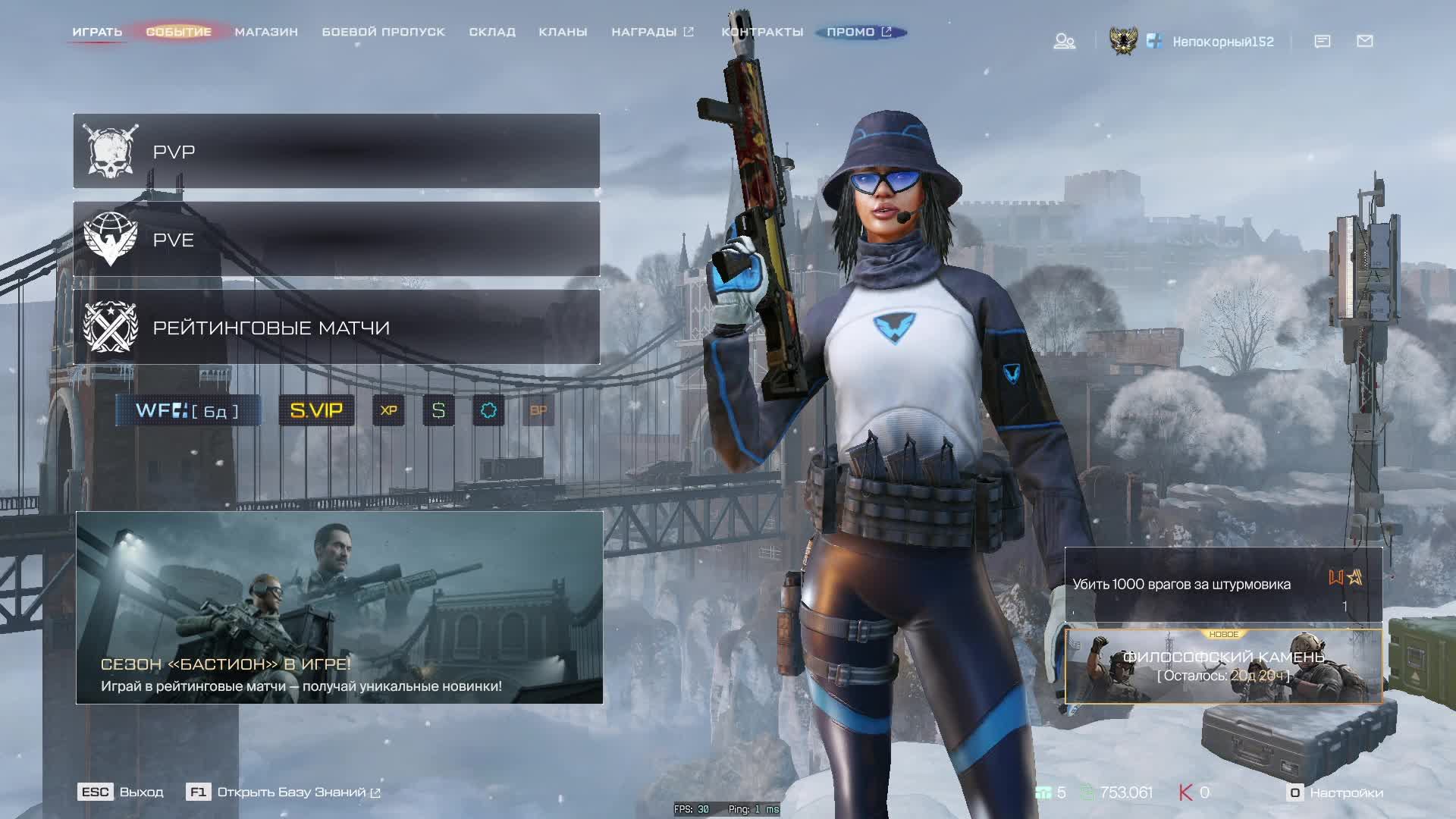Click the ПРОМО promo link

pos(859,32)
